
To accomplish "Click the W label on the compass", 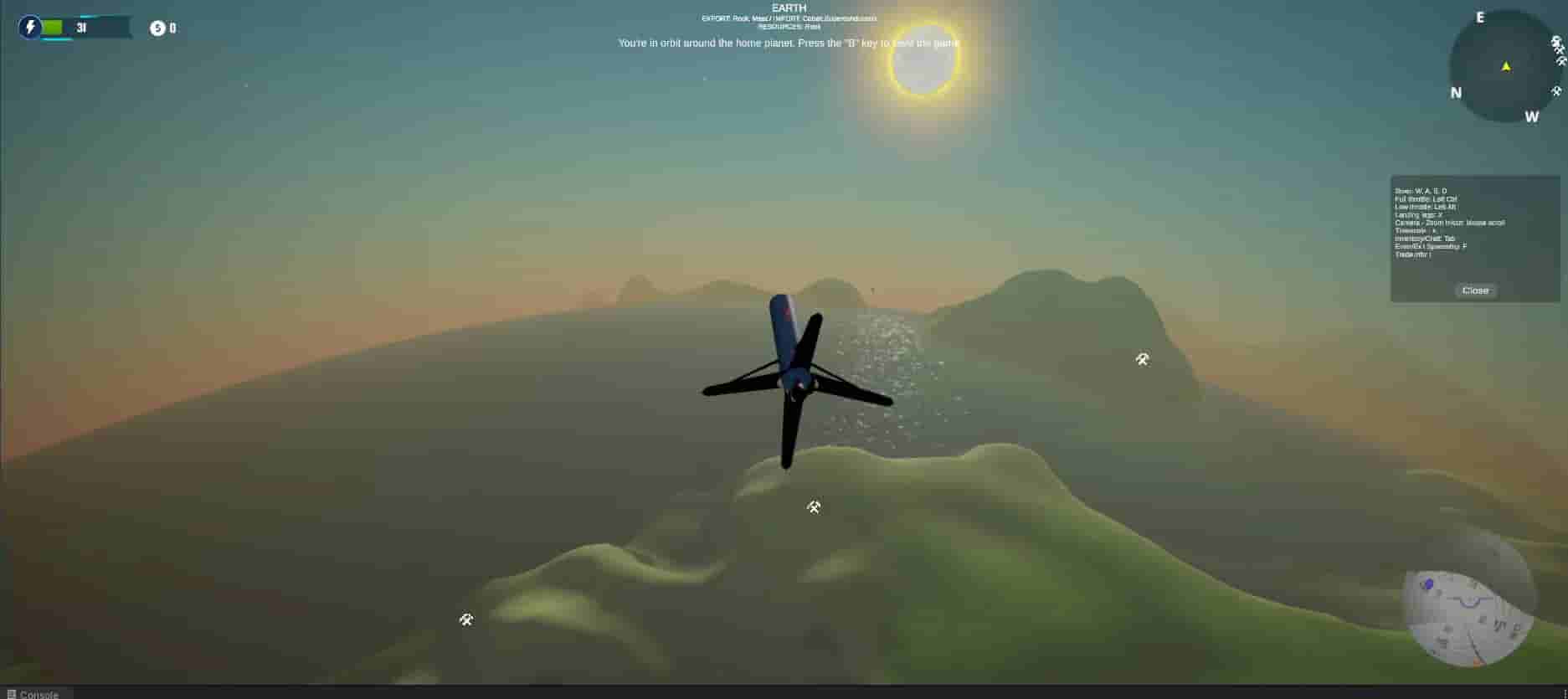I will click(x=1533, y=118).
